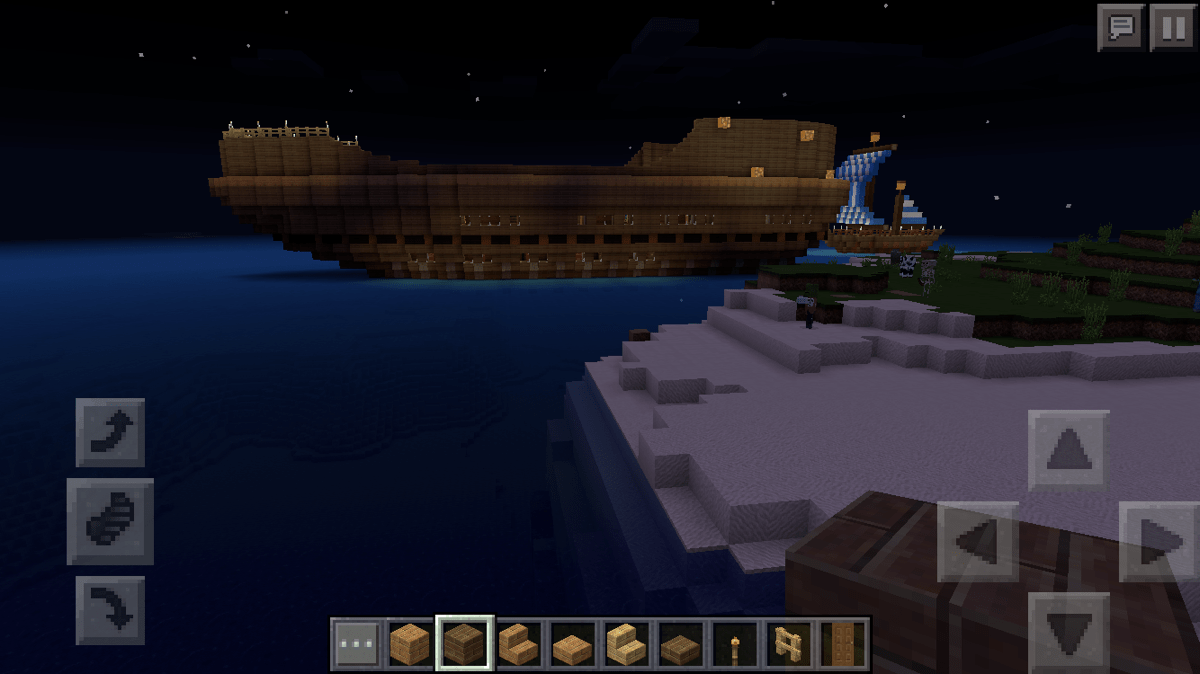Image resolution: width=1200 pixels, height=674 pixels.
Task: Choose the darker wooden slab slot
Action: [x=681, y=644]
